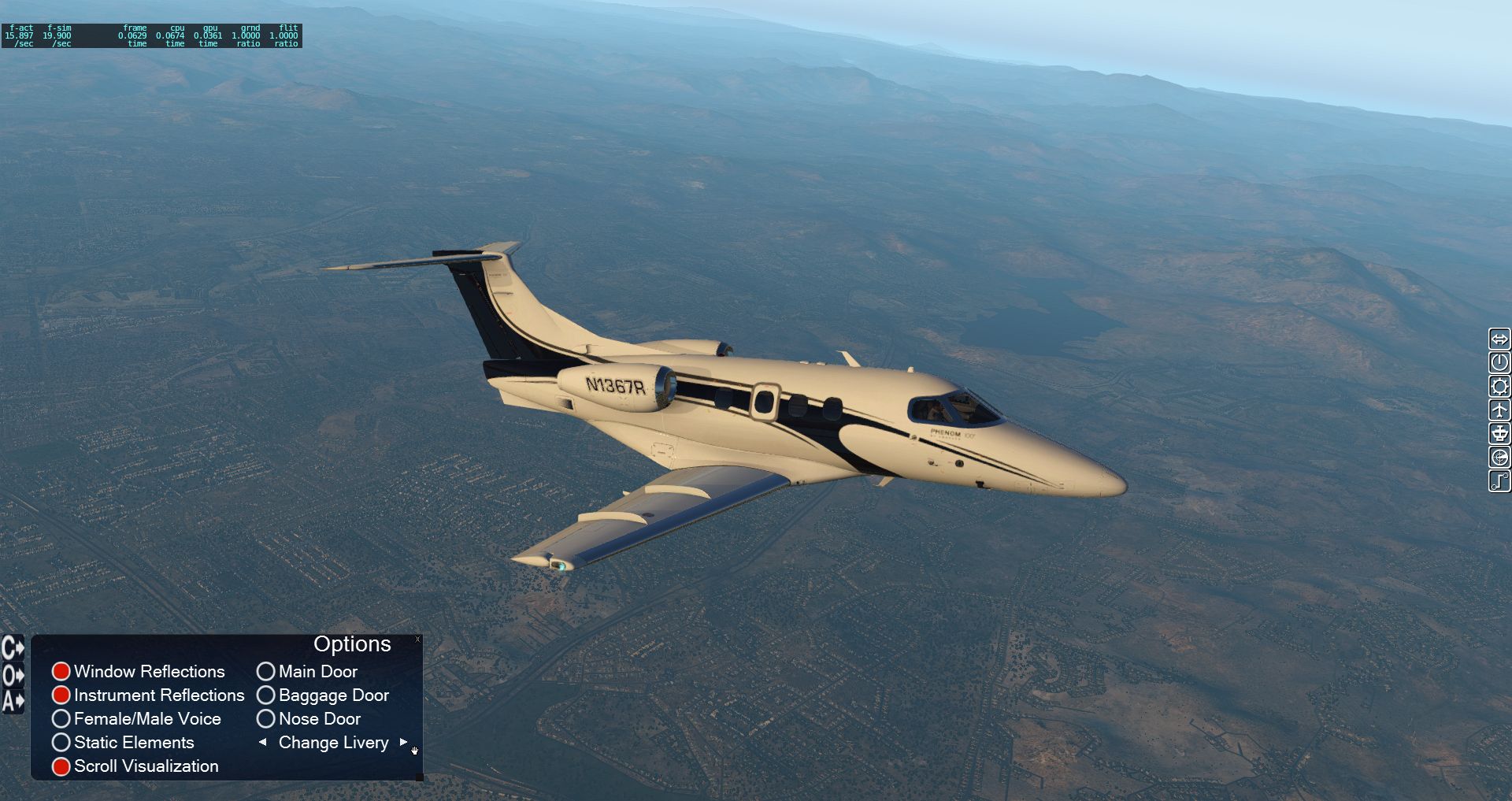Click the power symbol sidebar icon

tap(1499, 363)
